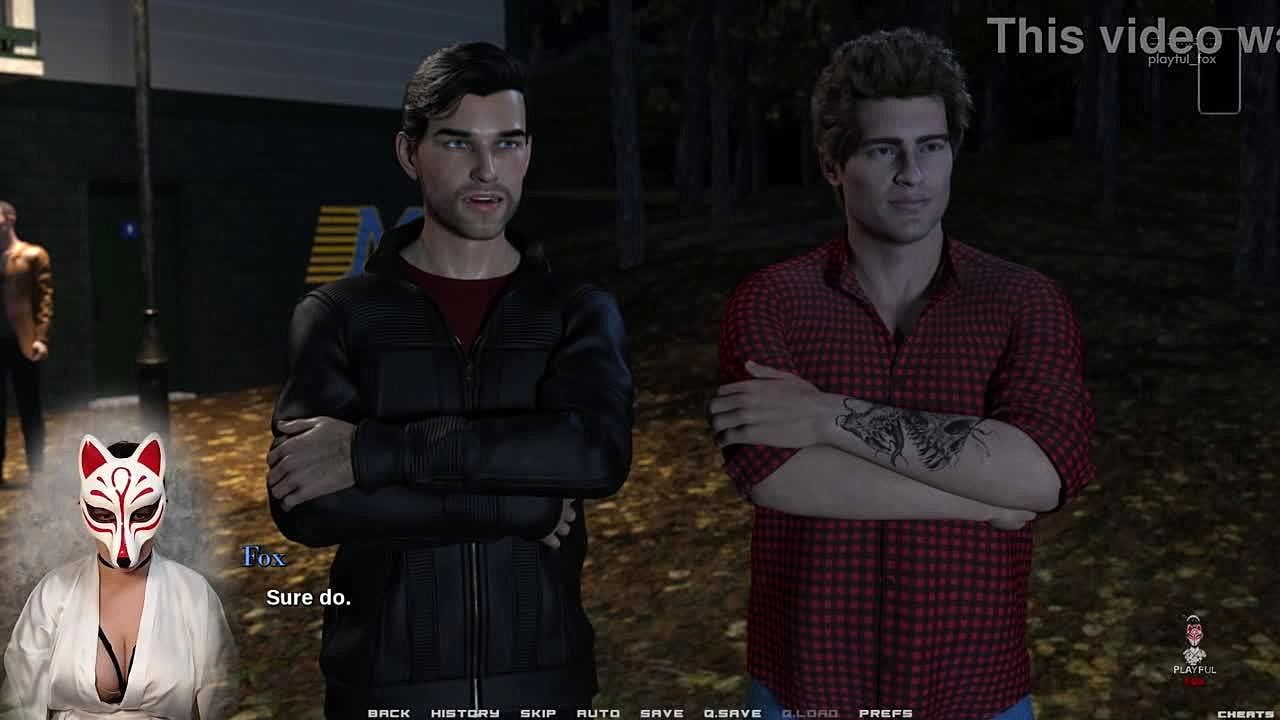Viewport: 1280px width, 720px height.
Task: Open the Prefs settings screen
Action: click(886, 713)
